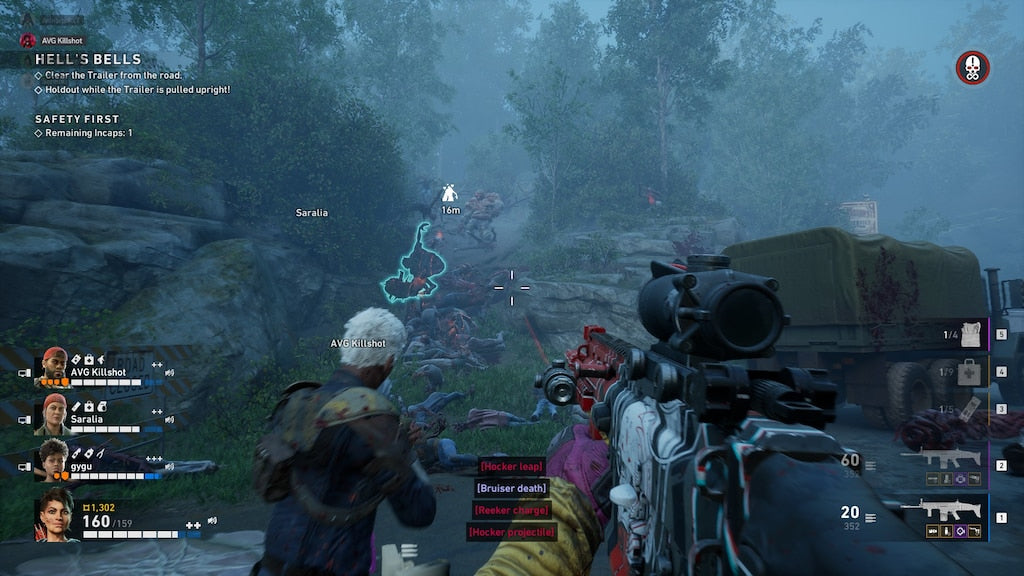1024x576 pixels.
Task: Switch to the secondary rifle in slot 2
Action: coord(940,458)
